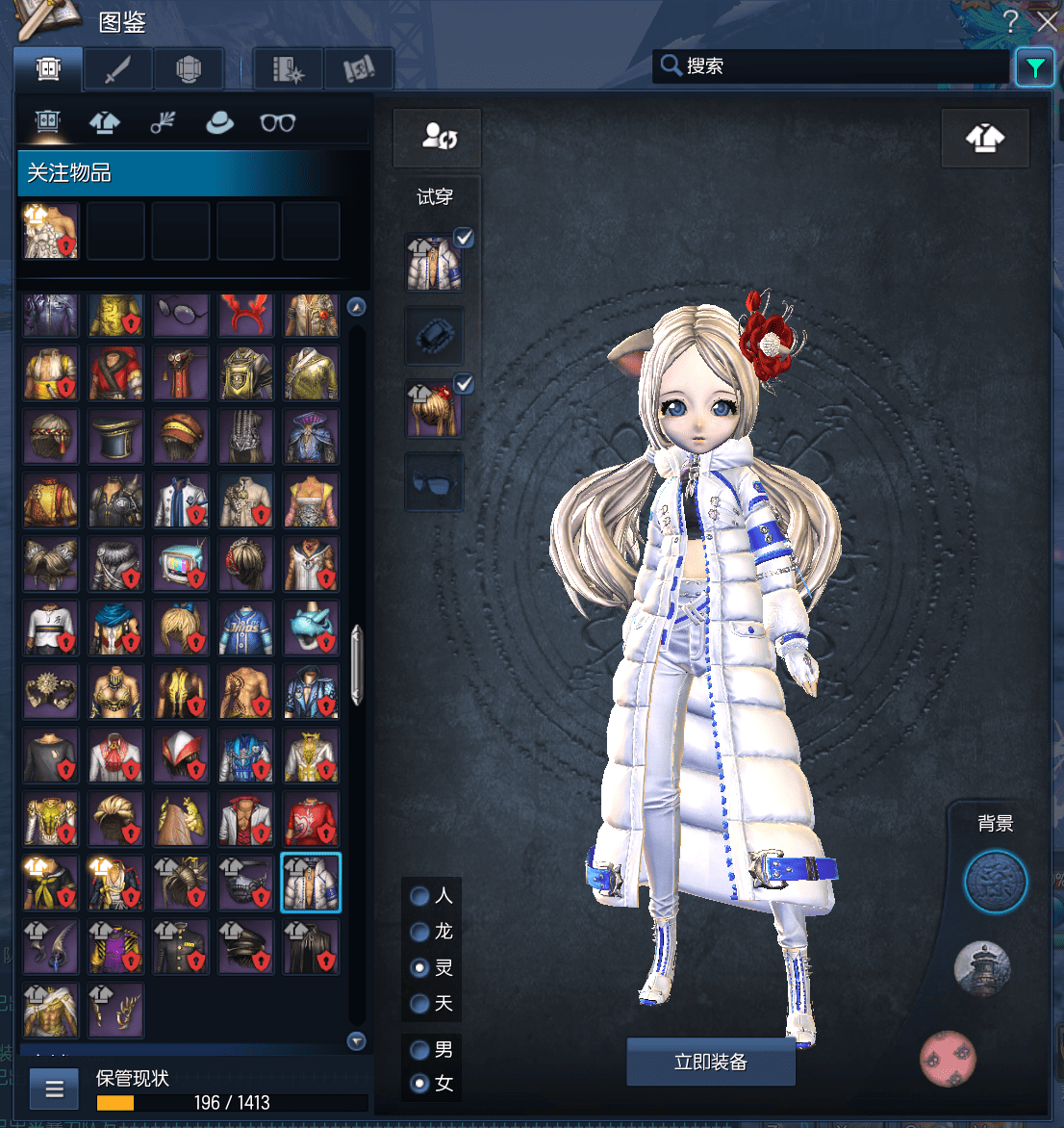Click the scroll down arrow of item list
Viewport: 1064px width, 1128px height.
pyautogui.click(x=357, y=1040)
